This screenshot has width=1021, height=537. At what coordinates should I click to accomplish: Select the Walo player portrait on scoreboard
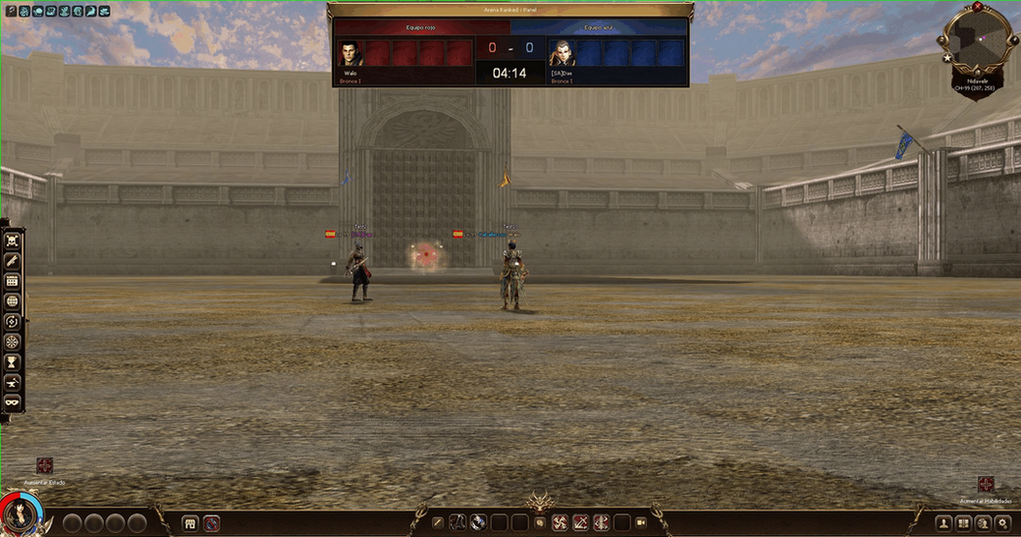tap(350, 53)
